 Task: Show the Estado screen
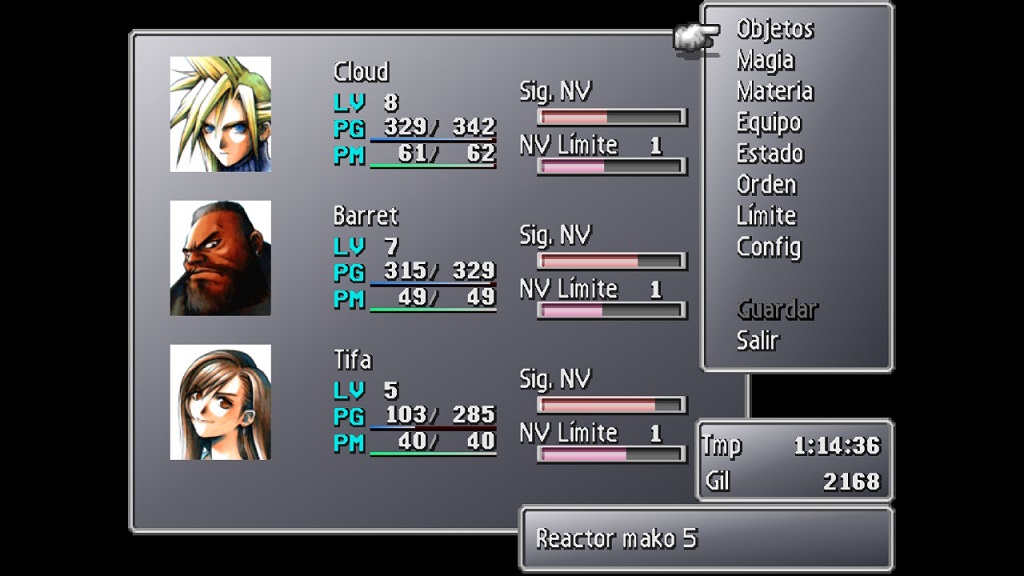point(770,153)
